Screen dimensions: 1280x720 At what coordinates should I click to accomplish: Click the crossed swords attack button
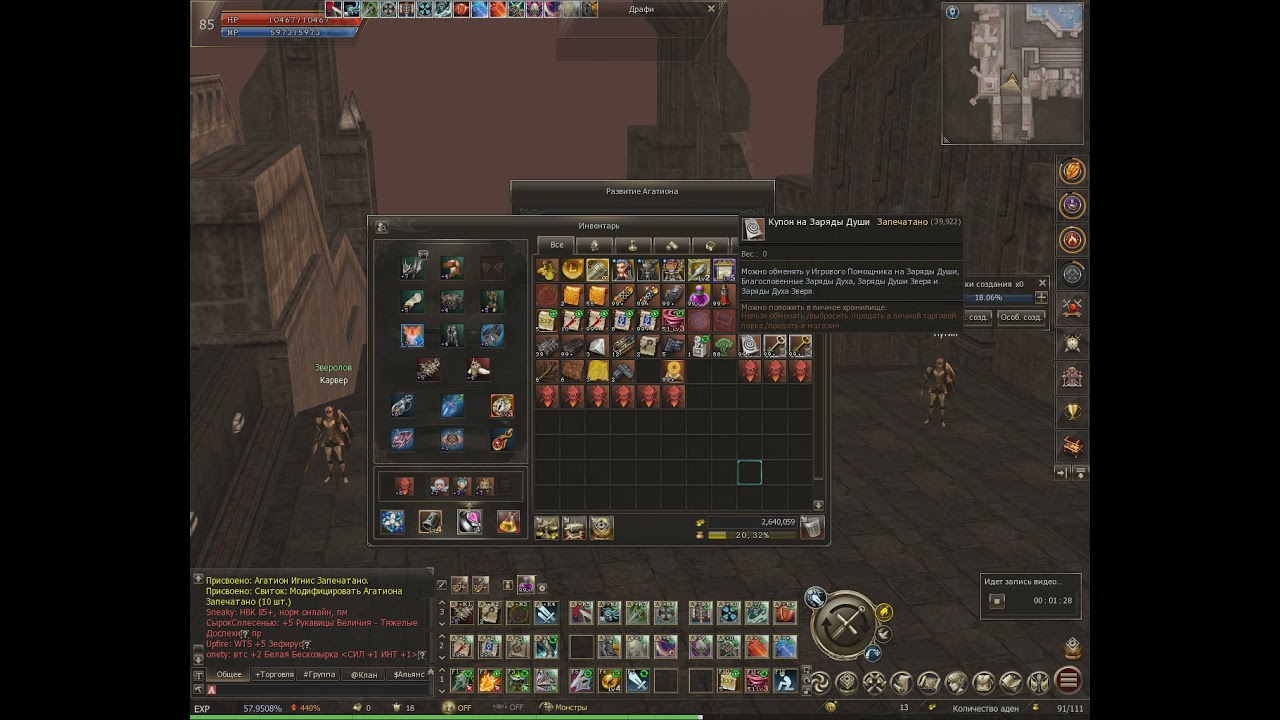coord(846,627)
